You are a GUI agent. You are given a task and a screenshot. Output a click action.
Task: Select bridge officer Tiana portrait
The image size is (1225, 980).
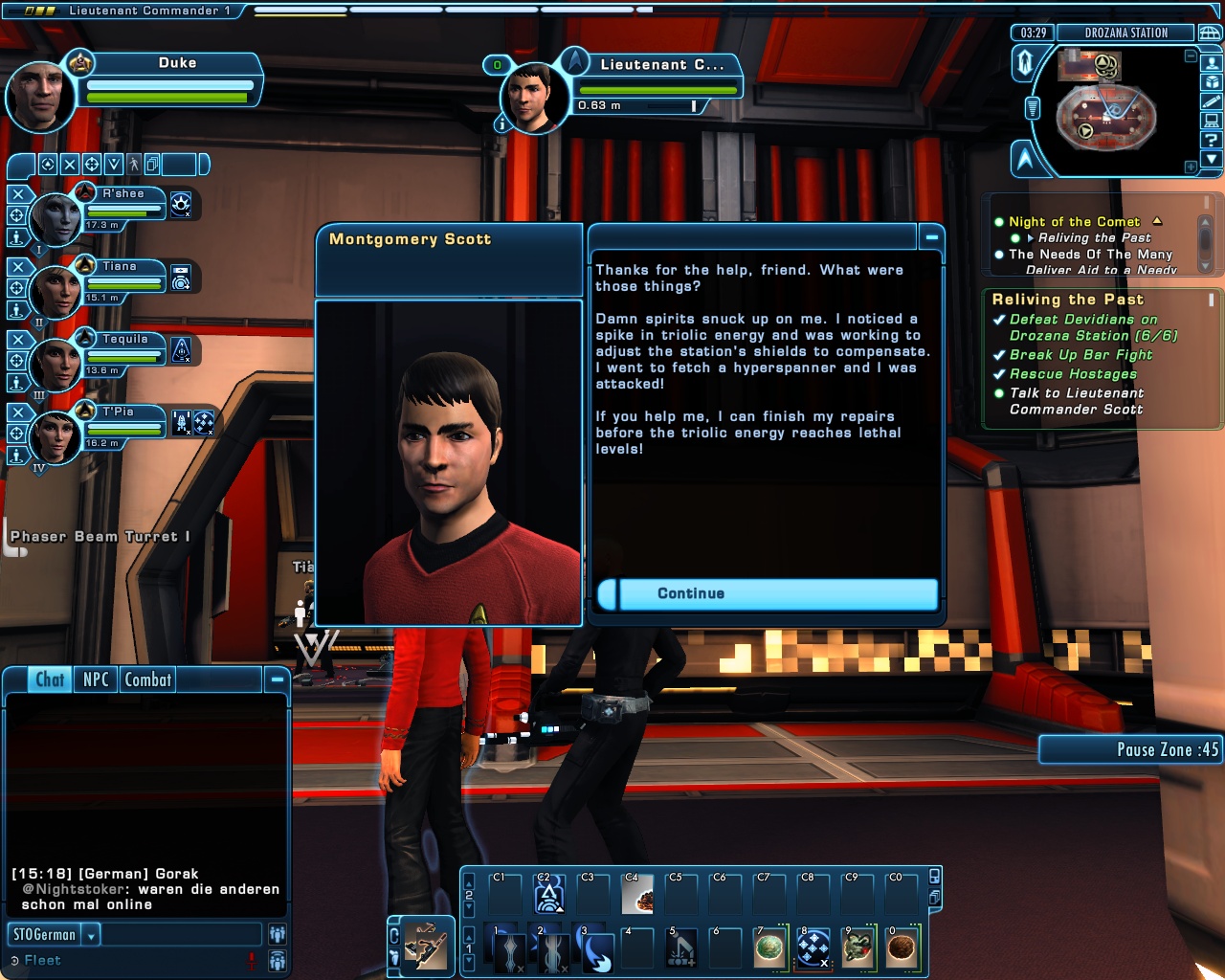[x=56, y=292]
